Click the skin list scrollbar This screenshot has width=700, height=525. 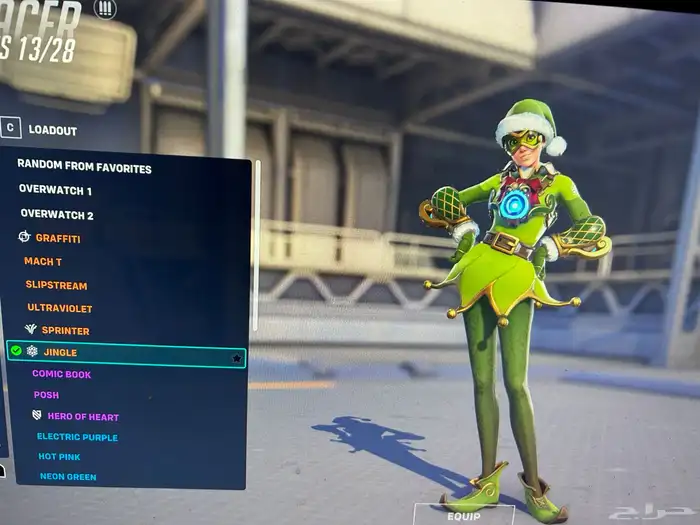(257, 240)
